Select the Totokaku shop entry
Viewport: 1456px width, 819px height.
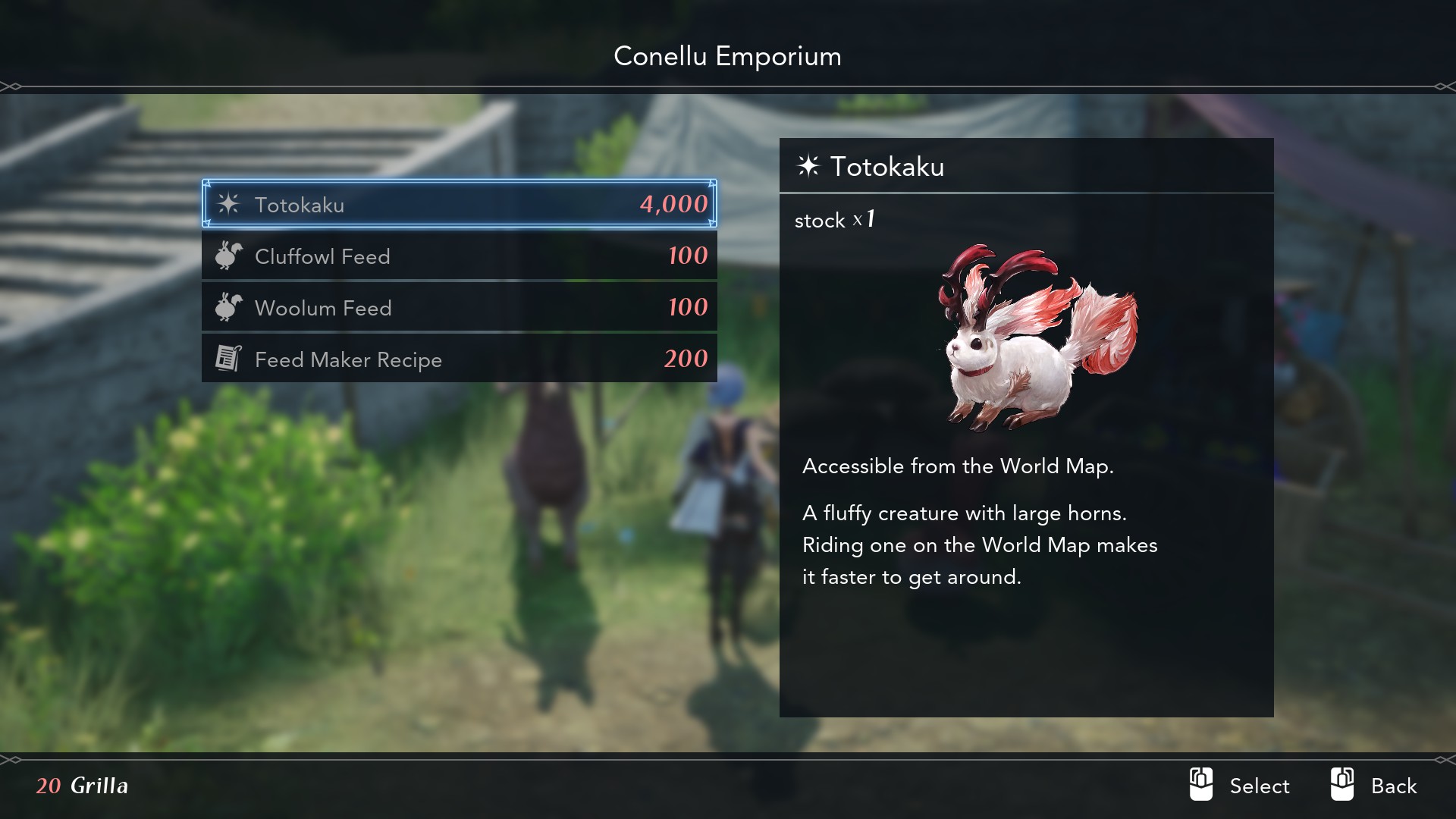459,204
